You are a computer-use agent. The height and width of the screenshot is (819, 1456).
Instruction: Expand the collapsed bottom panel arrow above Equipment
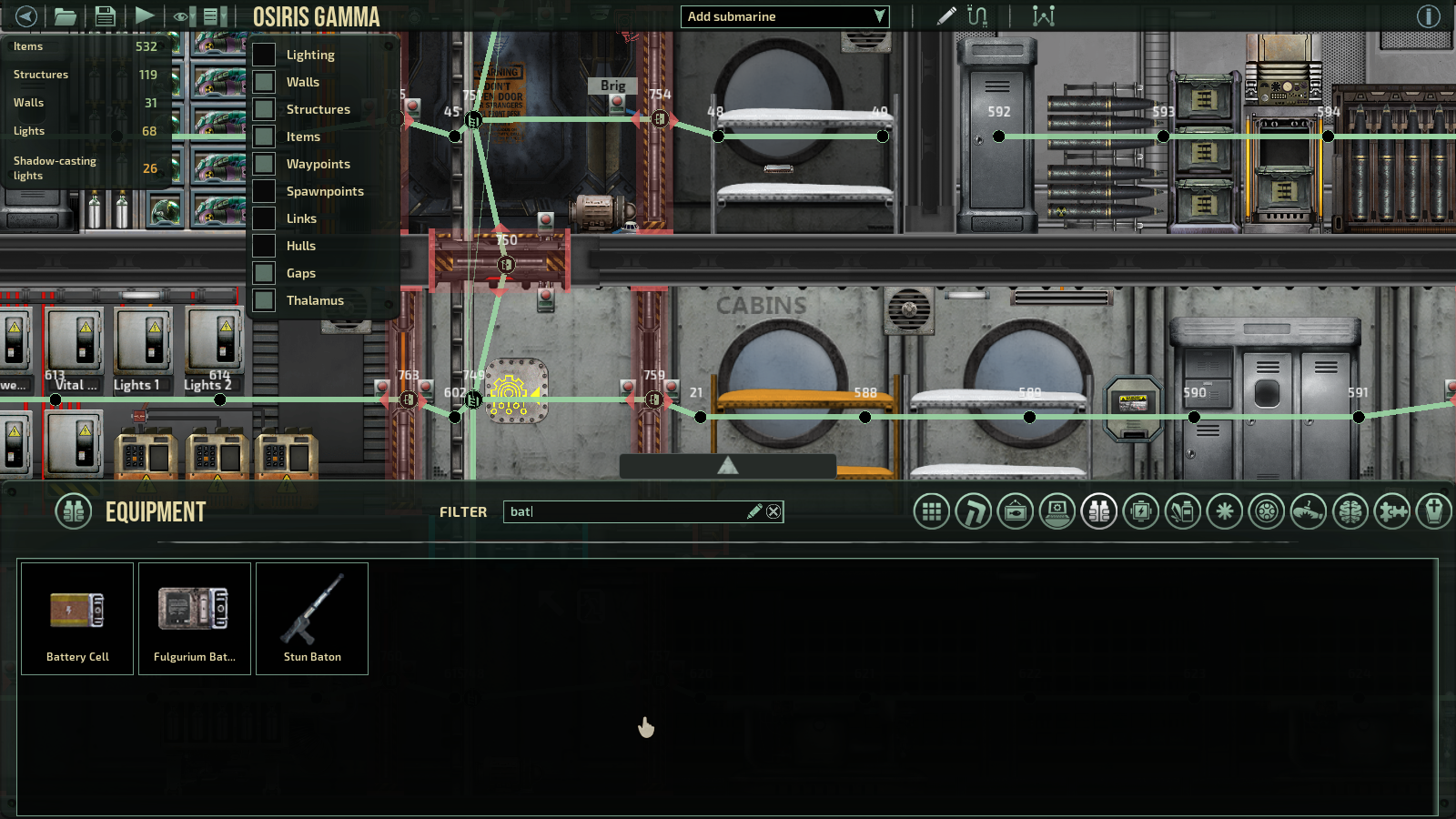726,464
